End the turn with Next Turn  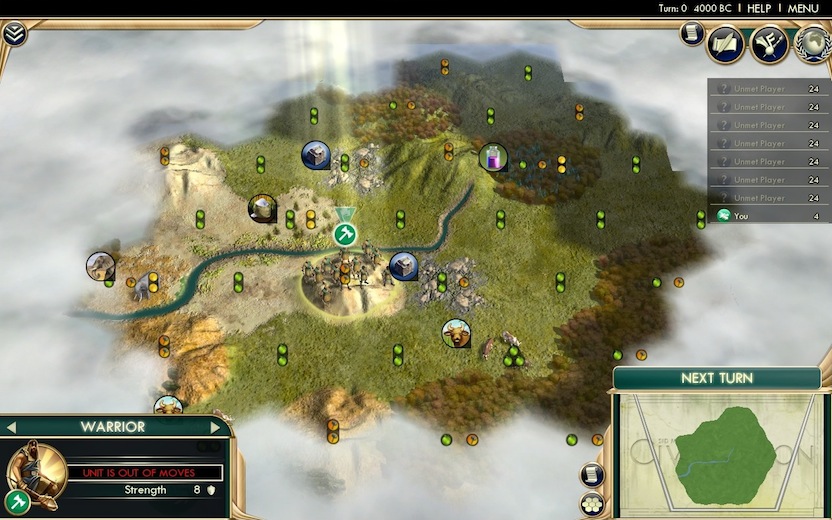[x=716, y=378]
